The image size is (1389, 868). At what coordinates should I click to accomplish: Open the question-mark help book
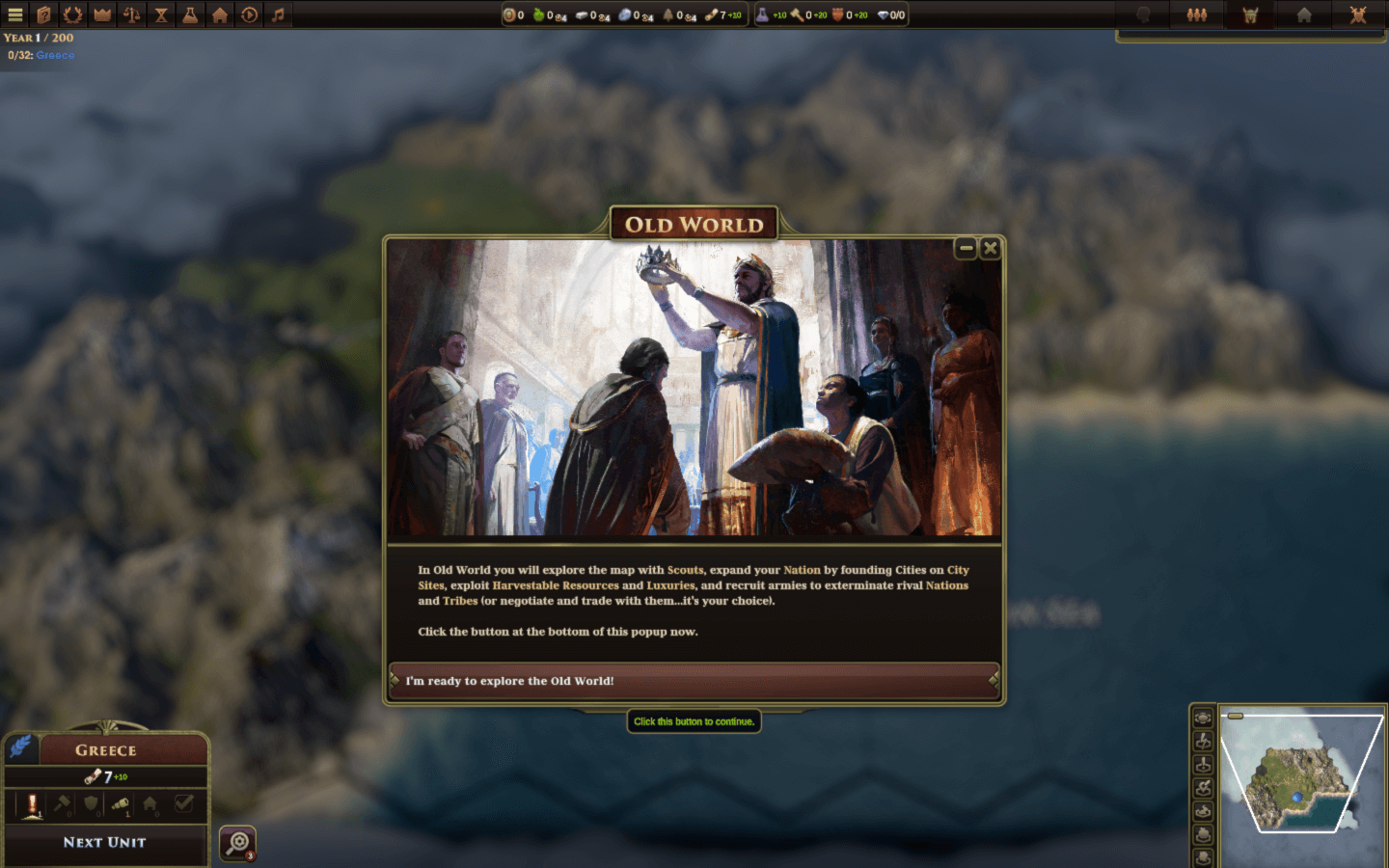(43, 14)
